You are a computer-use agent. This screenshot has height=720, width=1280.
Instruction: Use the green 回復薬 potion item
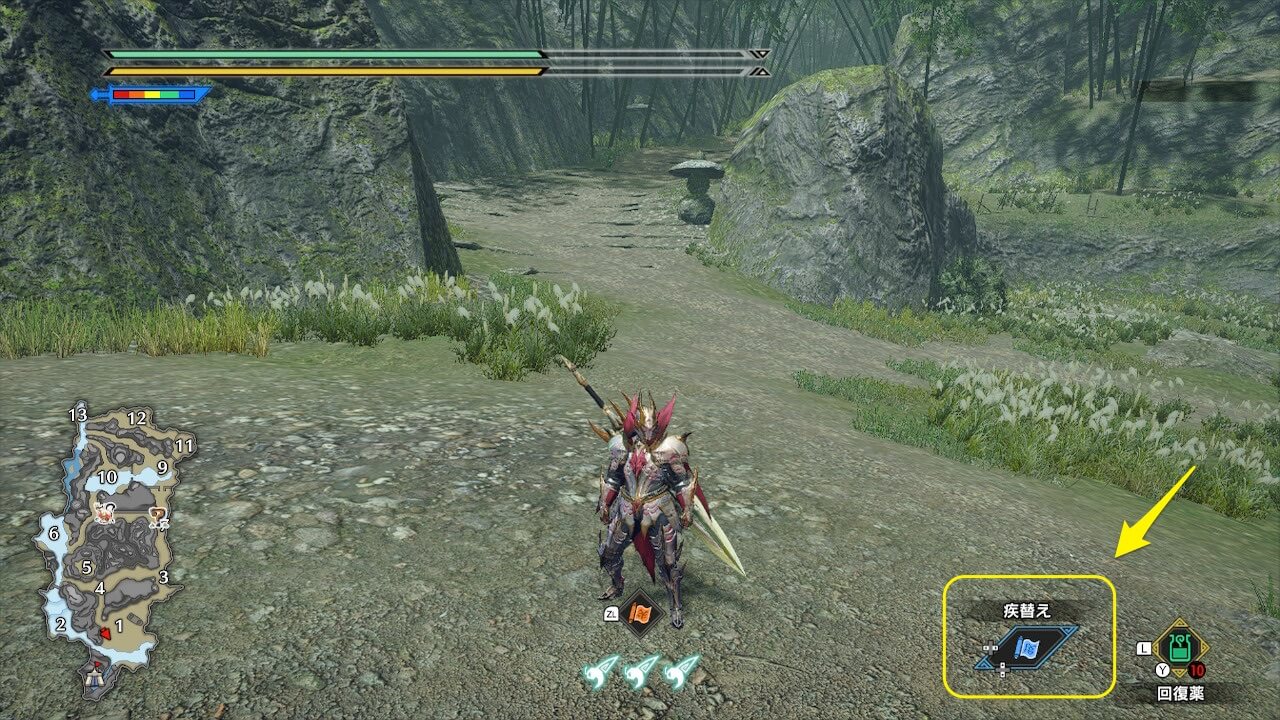[1181, 647]
